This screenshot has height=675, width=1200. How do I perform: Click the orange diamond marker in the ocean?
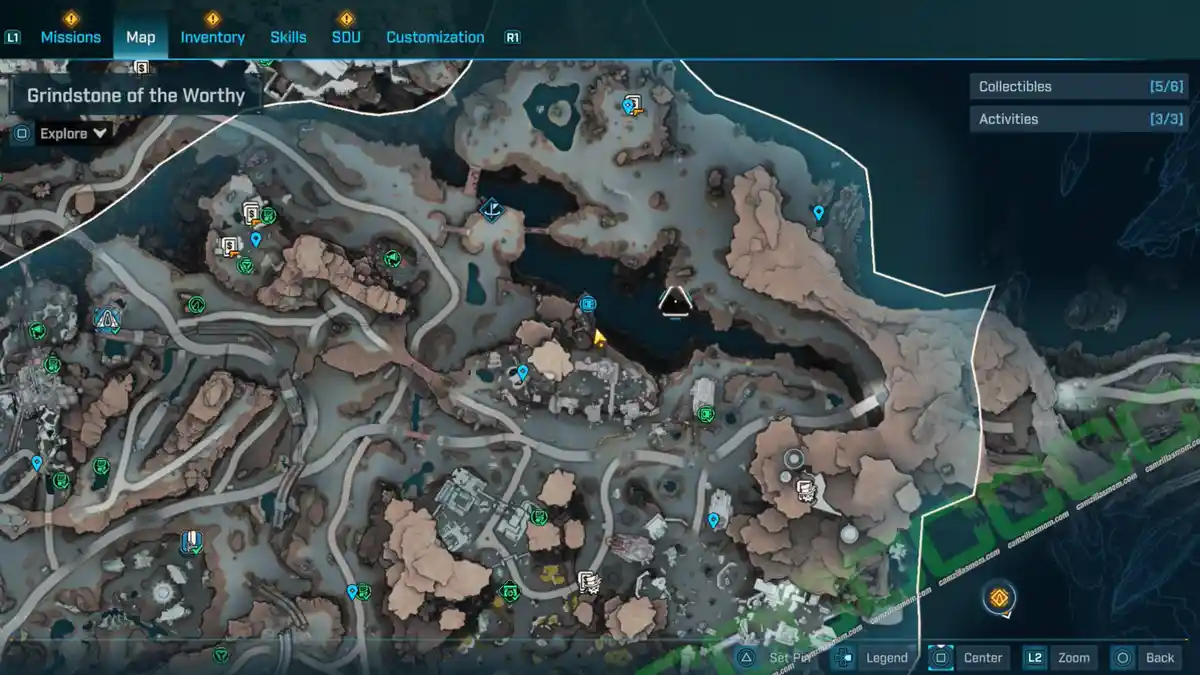click(997, 598)
